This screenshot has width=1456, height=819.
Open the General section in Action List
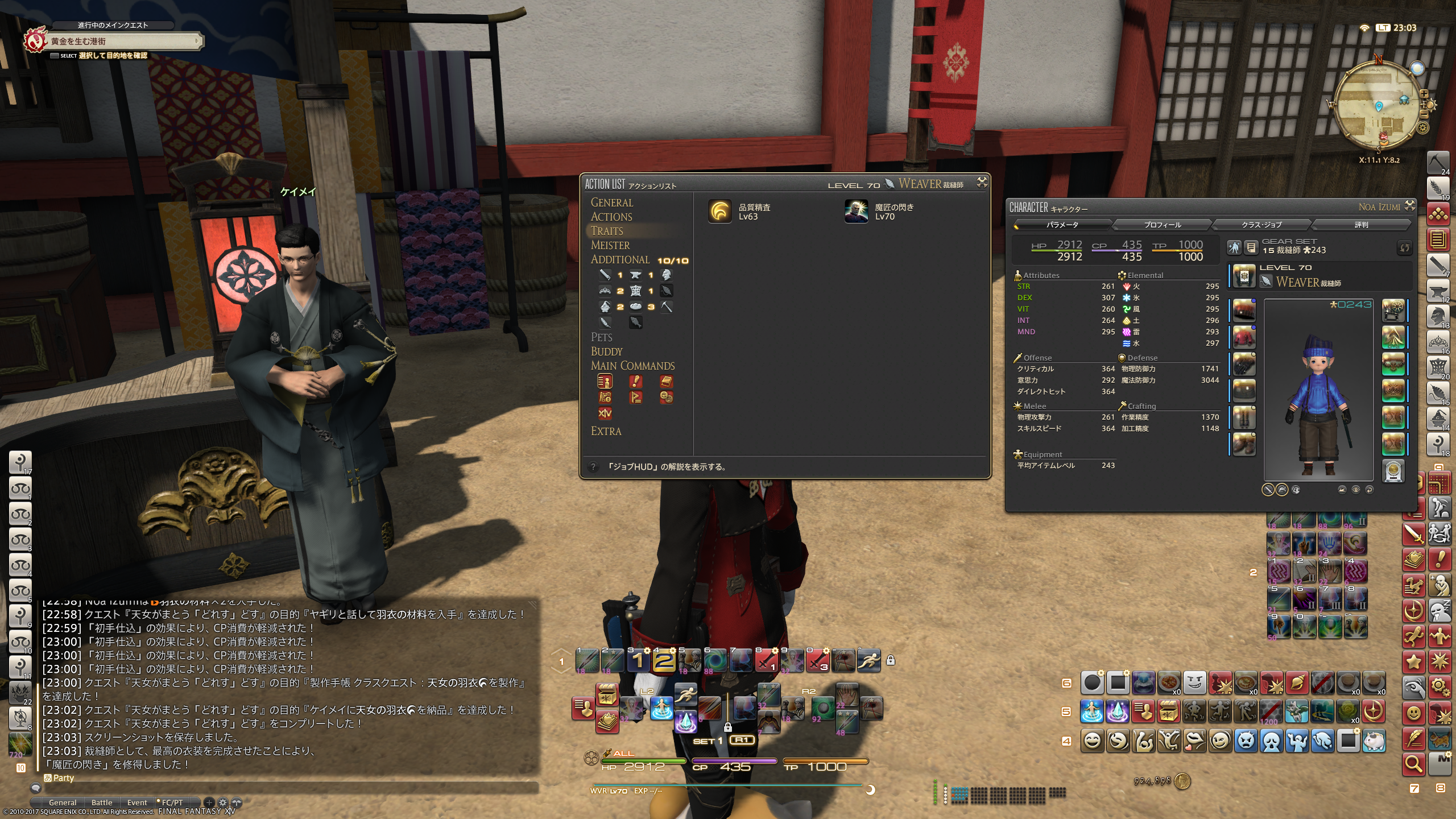point(611,202)
